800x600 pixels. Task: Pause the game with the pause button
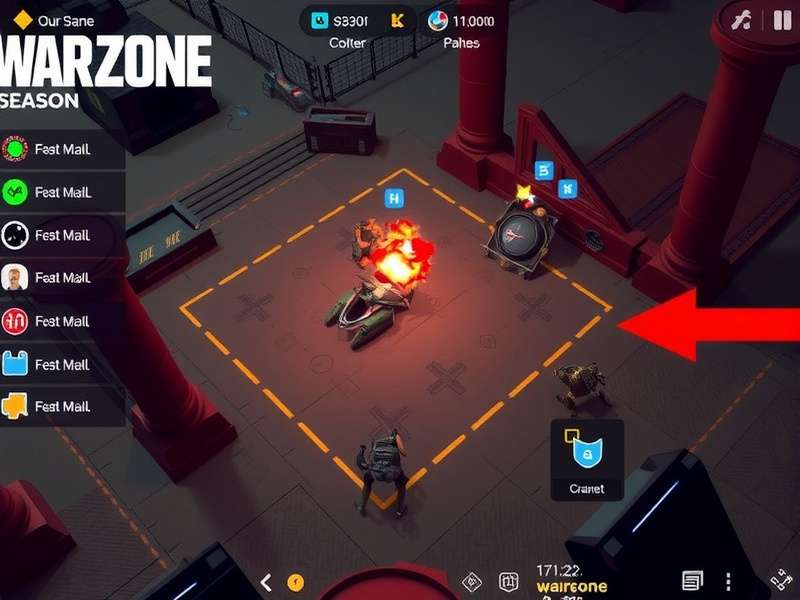point(782,21)
